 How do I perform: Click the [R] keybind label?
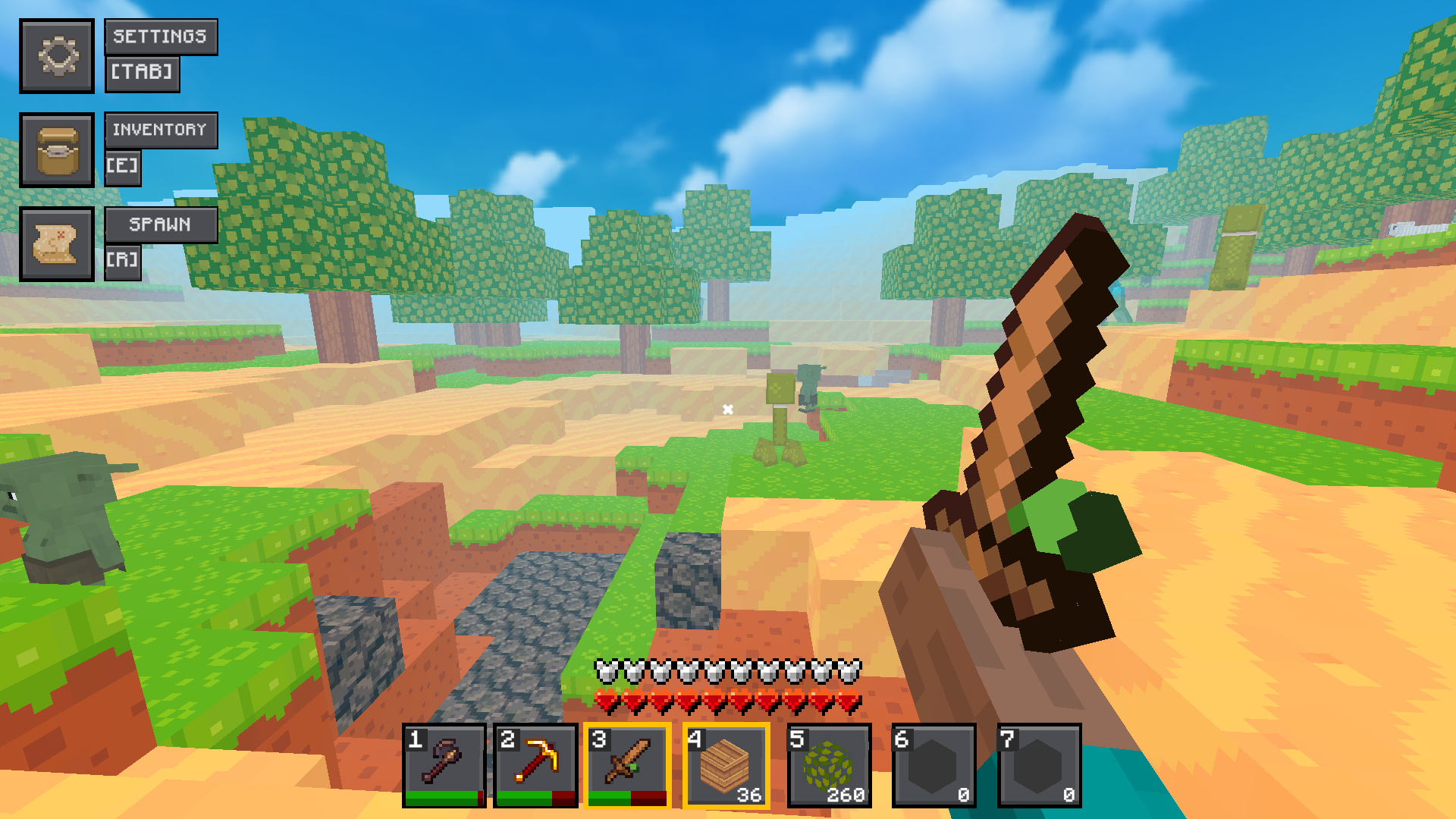click(x=124, y=260)
